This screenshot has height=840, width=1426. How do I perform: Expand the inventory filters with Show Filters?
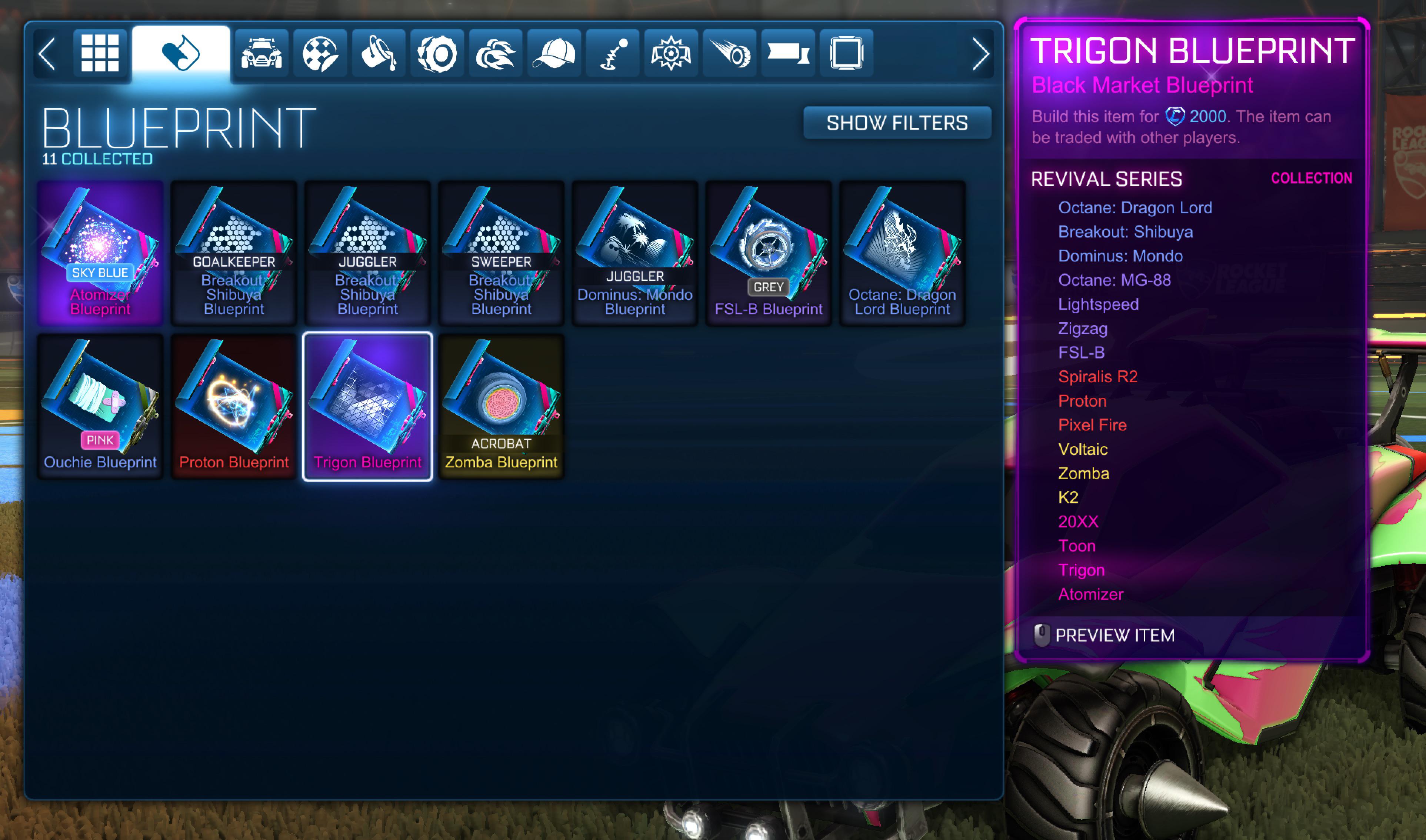[x=897, y=122]
